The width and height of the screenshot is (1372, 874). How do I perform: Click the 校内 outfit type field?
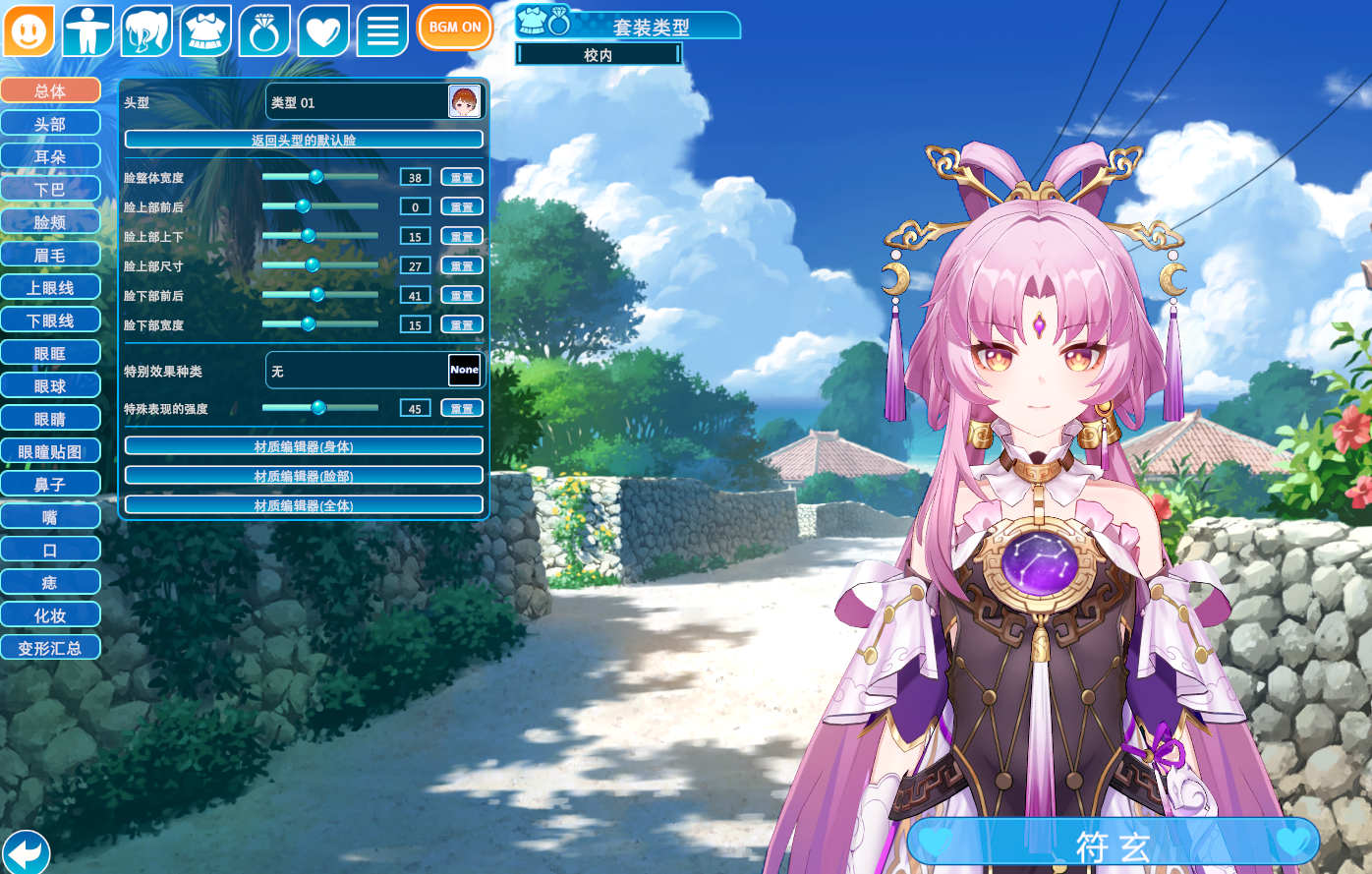[x=599, y=55]
